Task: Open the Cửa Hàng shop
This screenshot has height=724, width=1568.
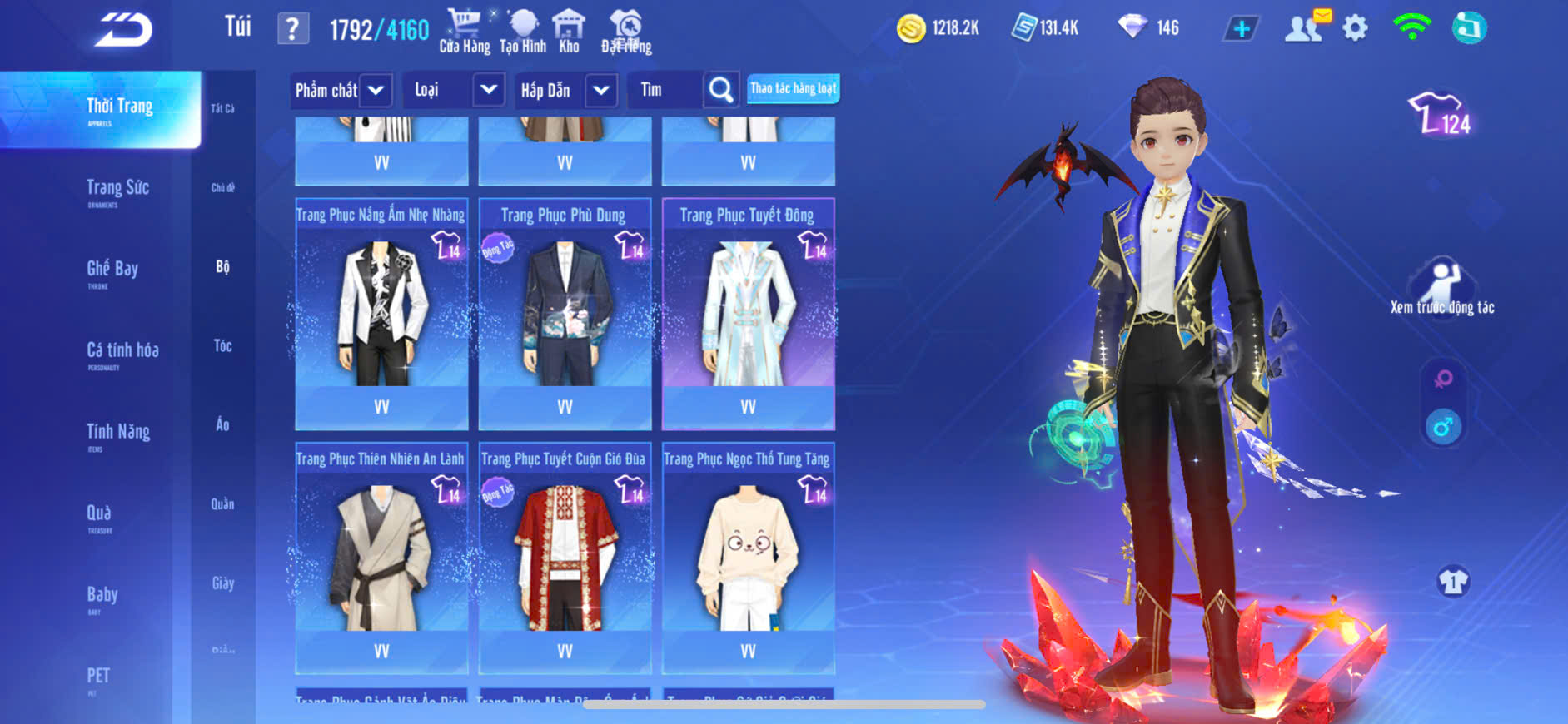Action: click(464, 32)
